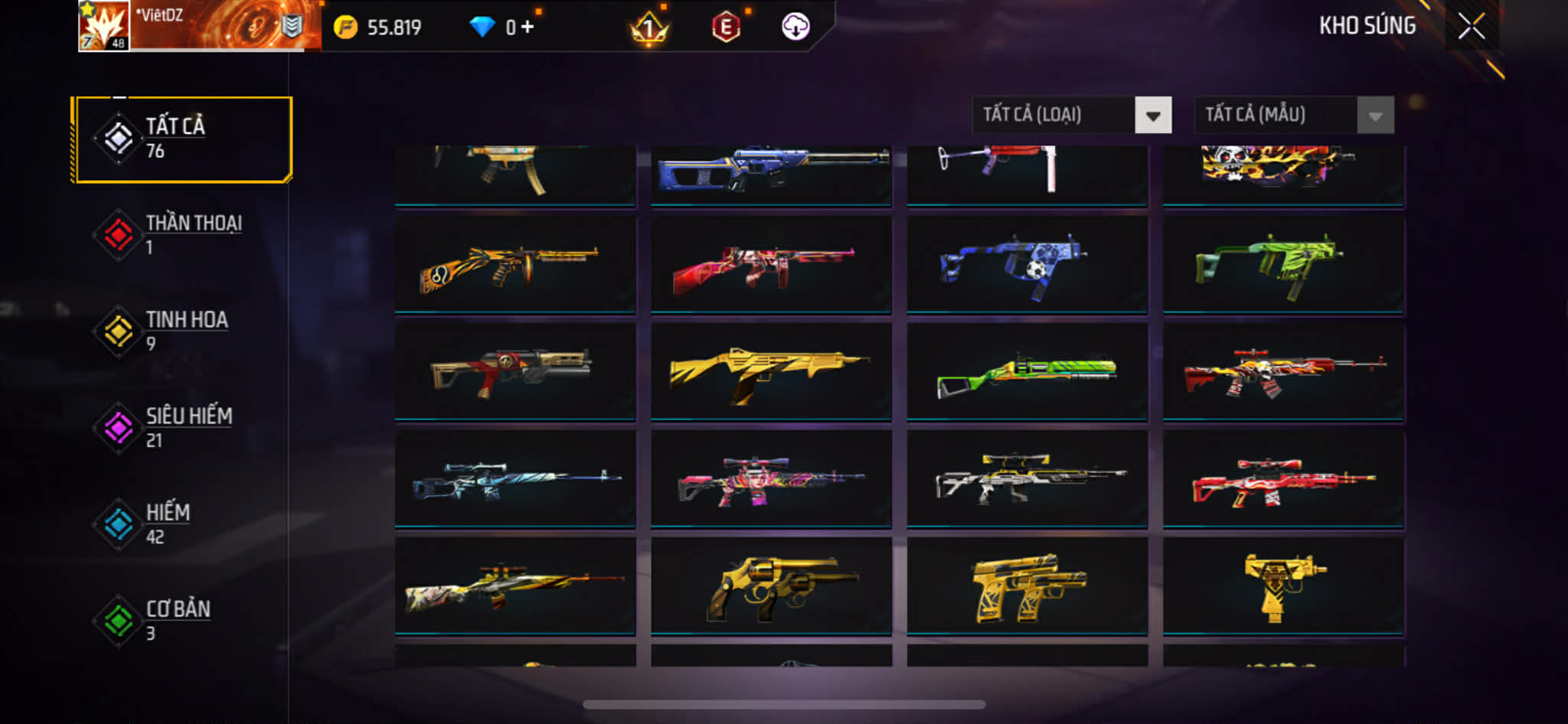Choose the green Vector SMG skin

click(1283, 265)
